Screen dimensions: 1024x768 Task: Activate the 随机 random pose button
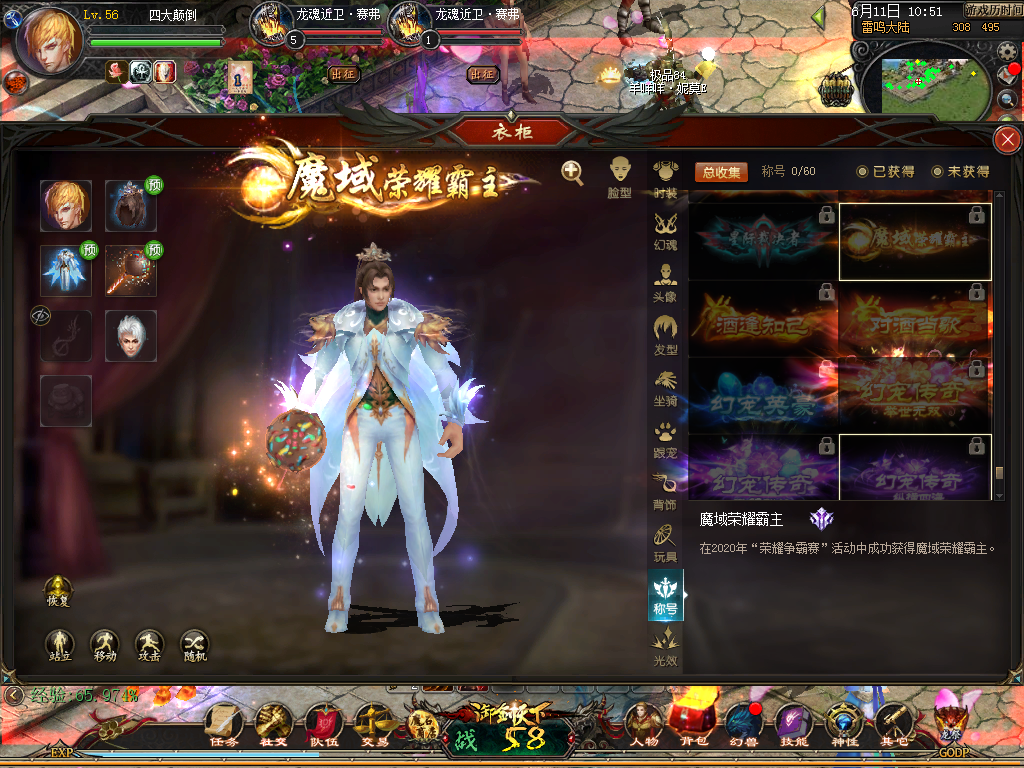194,645
